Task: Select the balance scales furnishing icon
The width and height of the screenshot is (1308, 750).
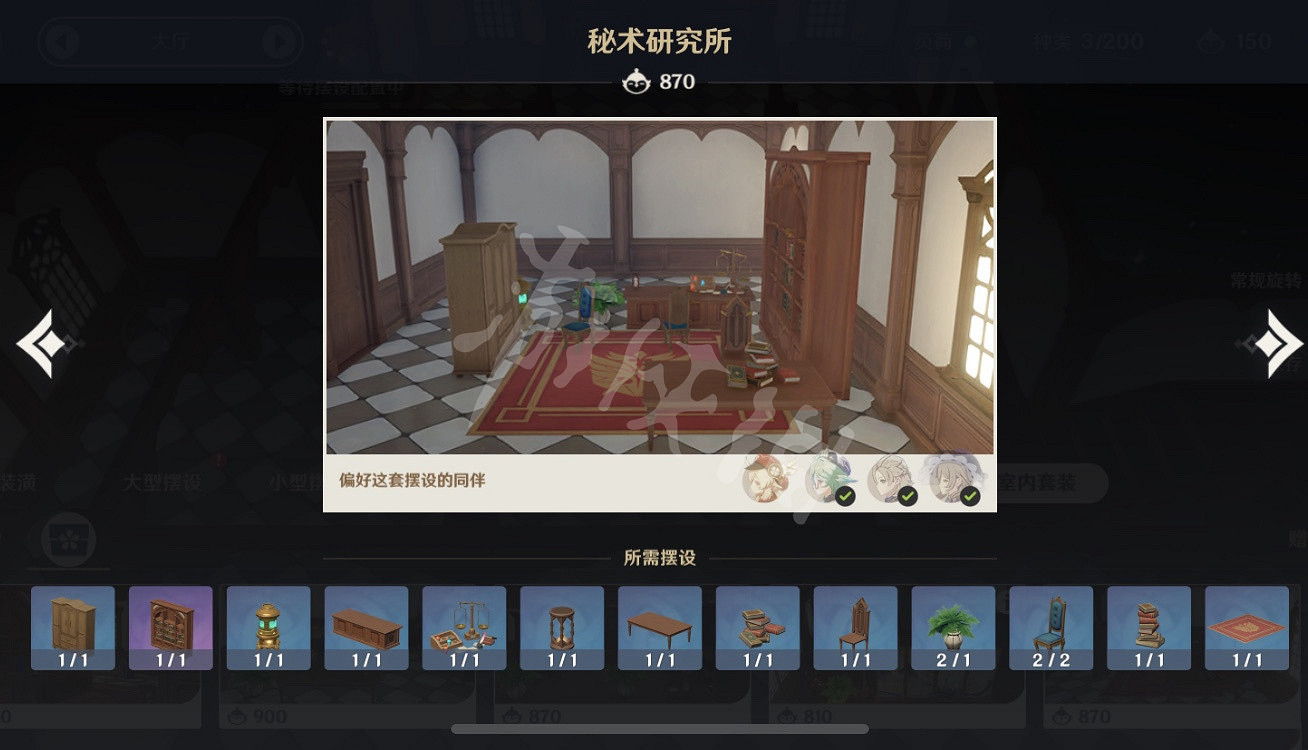Action: (464, 628)
